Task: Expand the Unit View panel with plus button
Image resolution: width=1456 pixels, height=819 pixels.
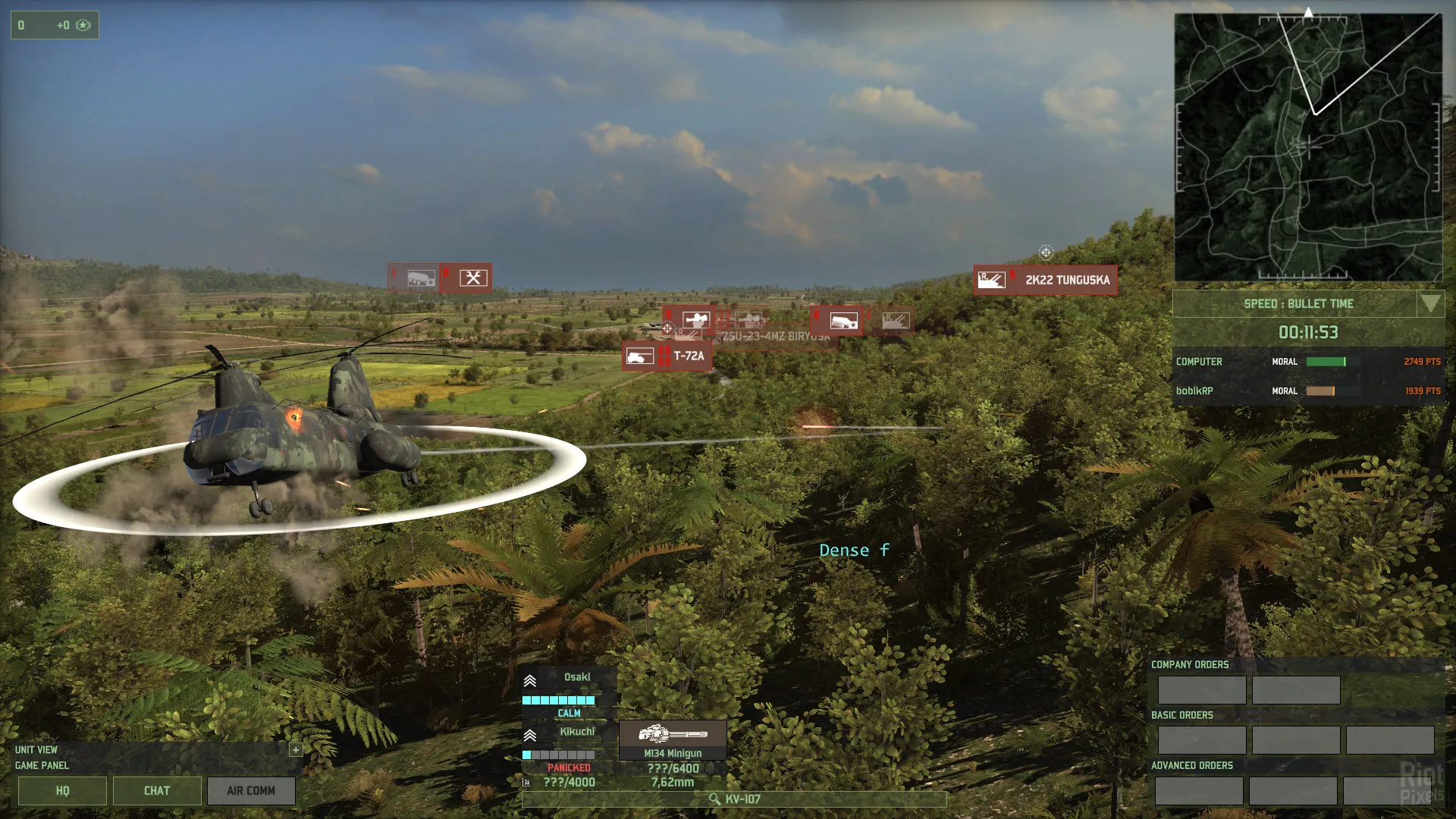Action: [x=296, y=750]
